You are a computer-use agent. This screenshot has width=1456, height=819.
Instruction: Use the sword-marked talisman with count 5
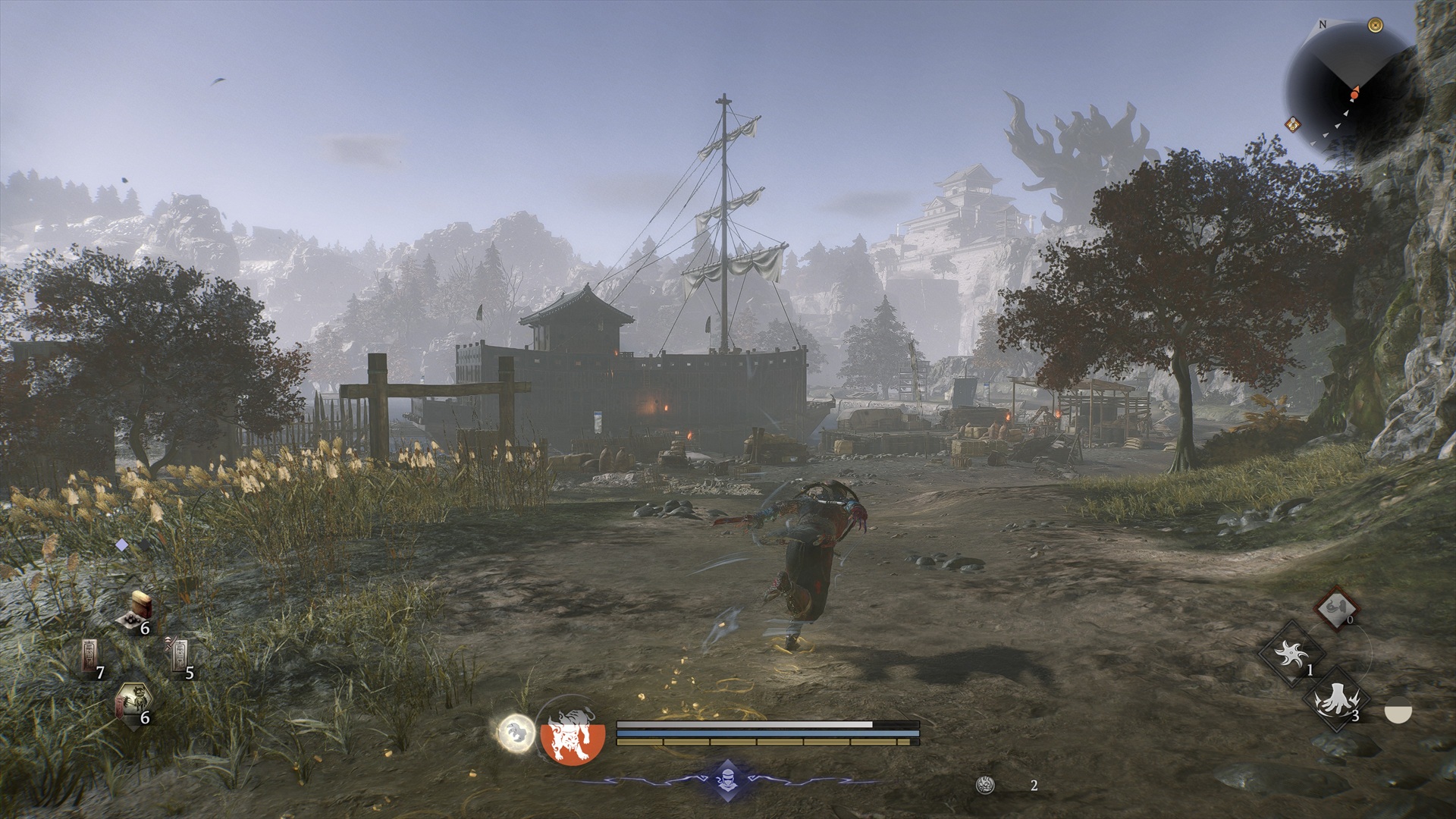click(x=179, y=654)
